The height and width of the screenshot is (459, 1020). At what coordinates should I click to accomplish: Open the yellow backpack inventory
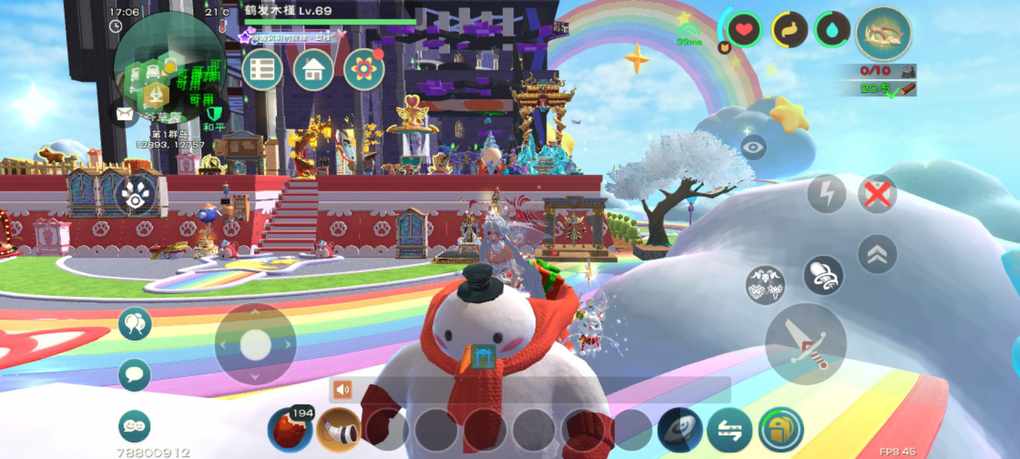[780, 430]
